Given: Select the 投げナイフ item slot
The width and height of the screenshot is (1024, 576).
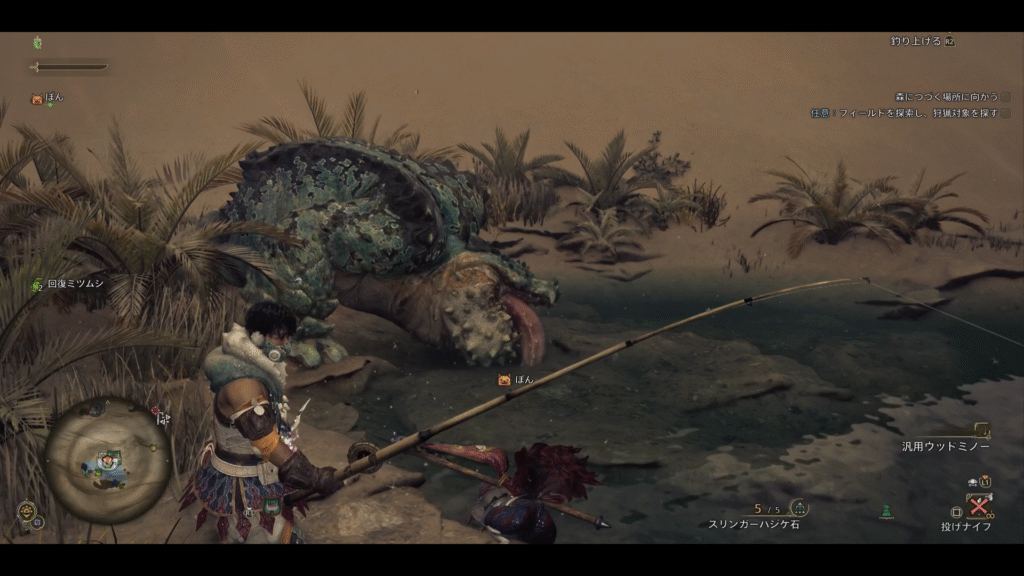Looking at the screenshot, I should click(978, 504).
